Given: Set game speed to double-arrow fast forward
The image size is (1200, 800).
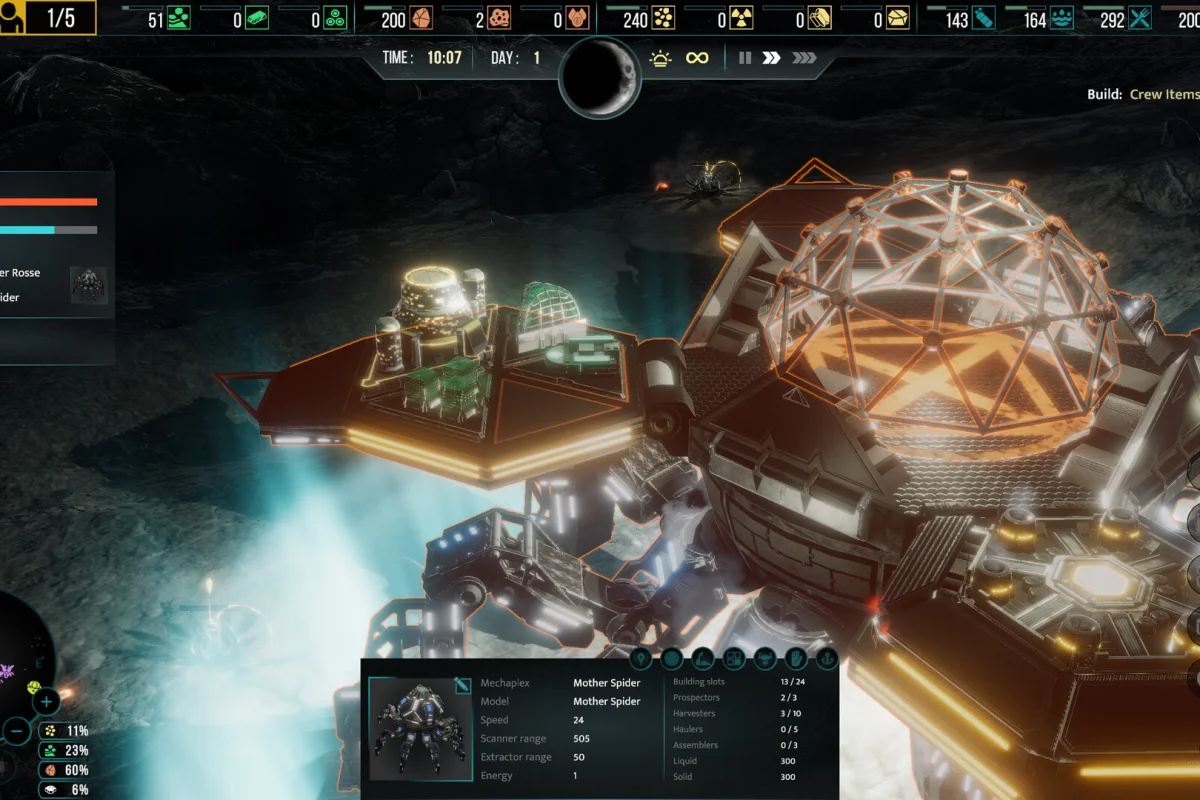Looking at the screenshot, I should (771, 58).
